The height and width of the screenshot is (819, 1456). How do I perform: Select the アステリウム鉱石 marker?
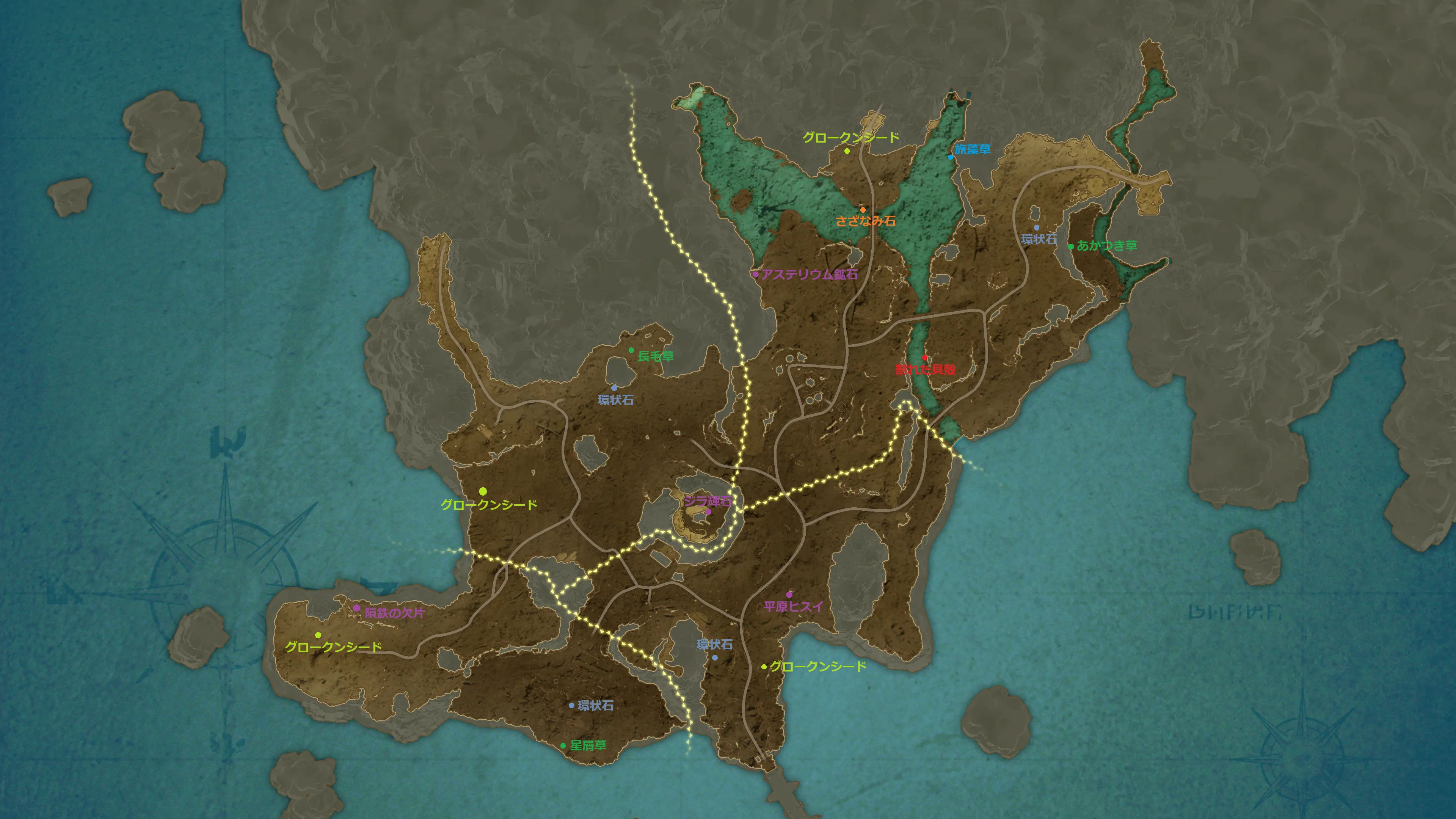tap(755, 275)
